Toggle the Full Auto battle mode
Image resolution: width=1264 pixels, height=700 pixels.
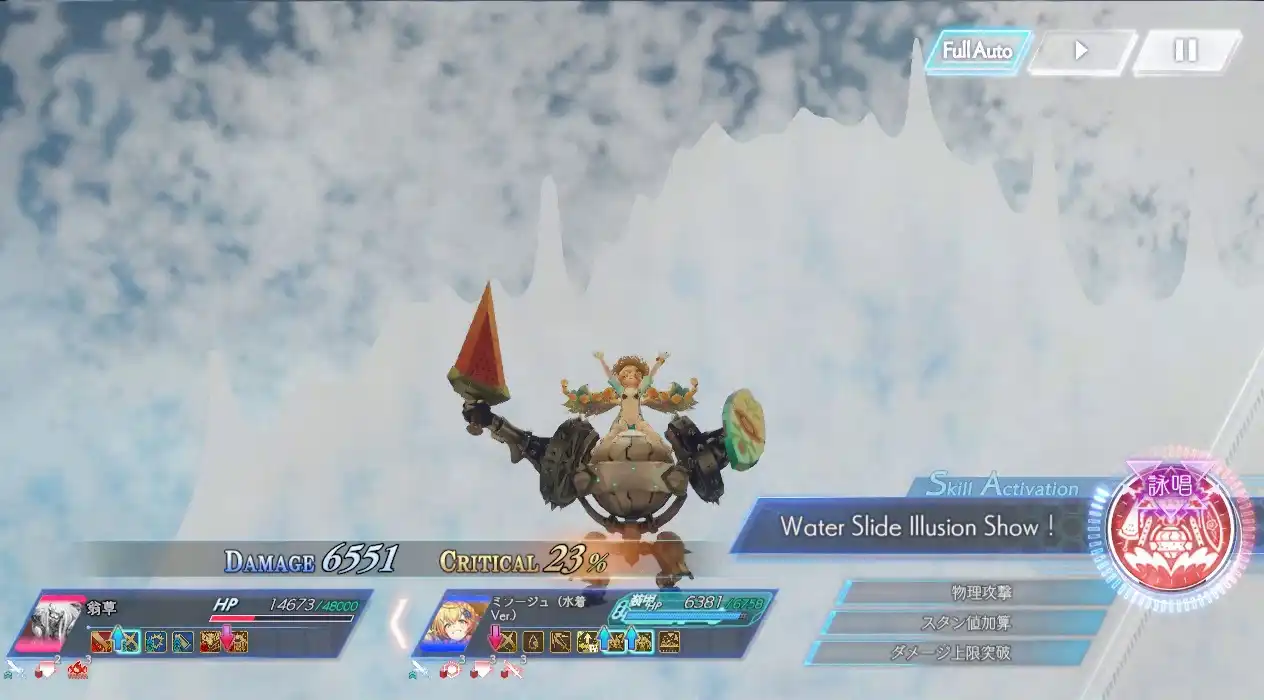tap(977, 51)
